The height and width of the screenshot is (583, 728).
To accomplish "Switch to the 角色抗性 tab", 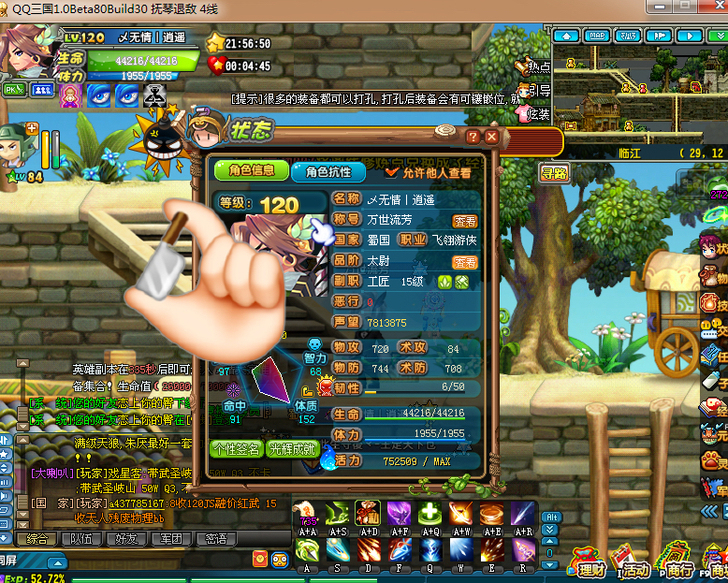I will coord(328,171).
